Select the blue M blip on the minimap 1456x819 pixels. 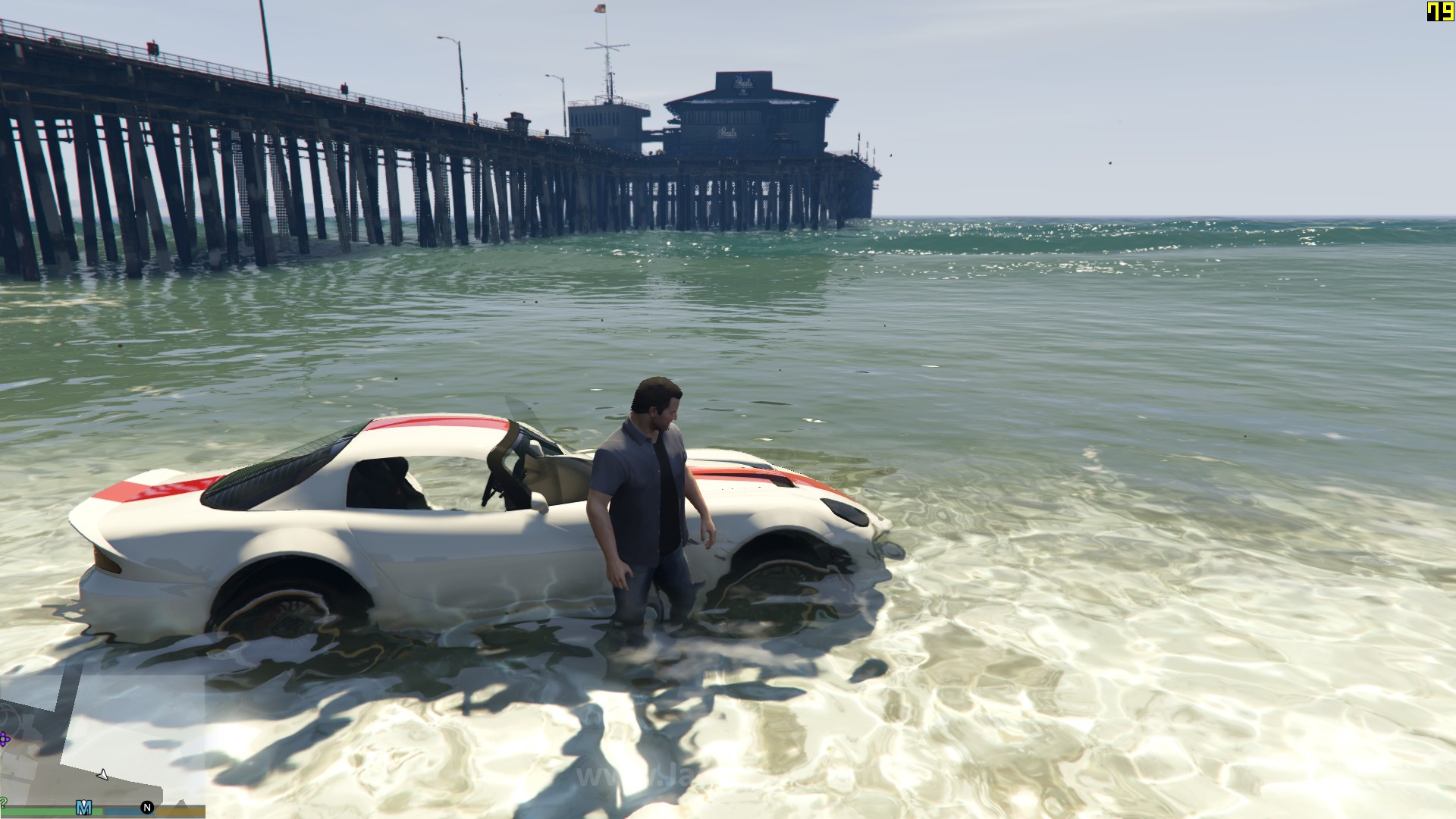point(84,808)
